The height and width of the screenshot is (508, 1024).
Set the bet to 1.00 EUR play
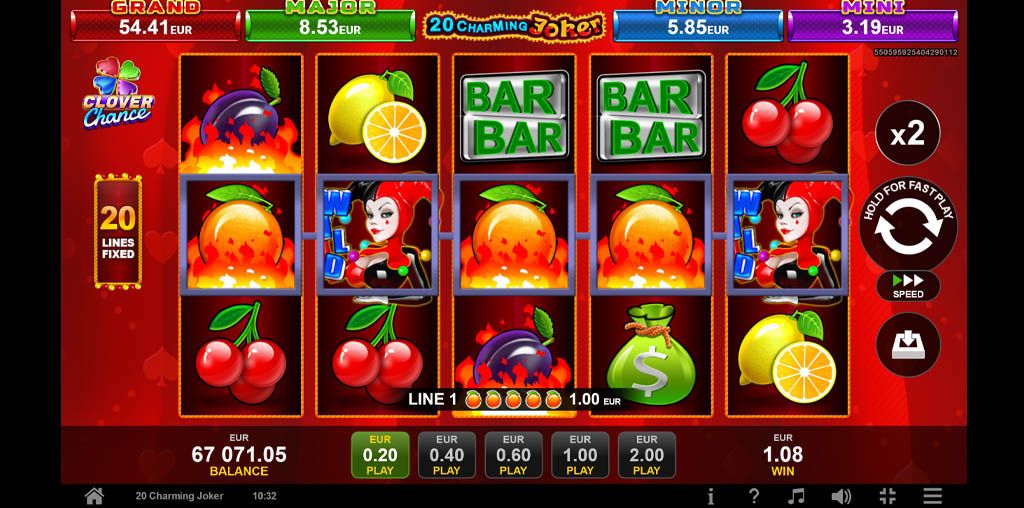coord(580,455)
